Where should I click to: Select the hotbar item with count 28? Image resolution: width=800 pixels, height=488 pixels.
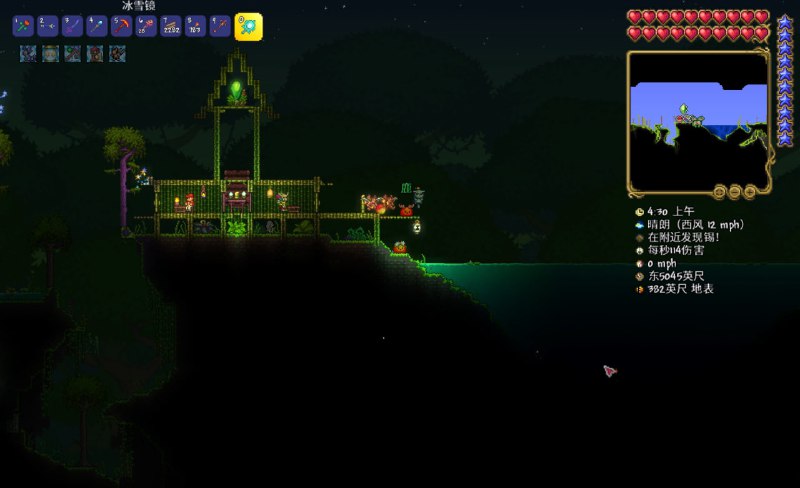[146, 27]
